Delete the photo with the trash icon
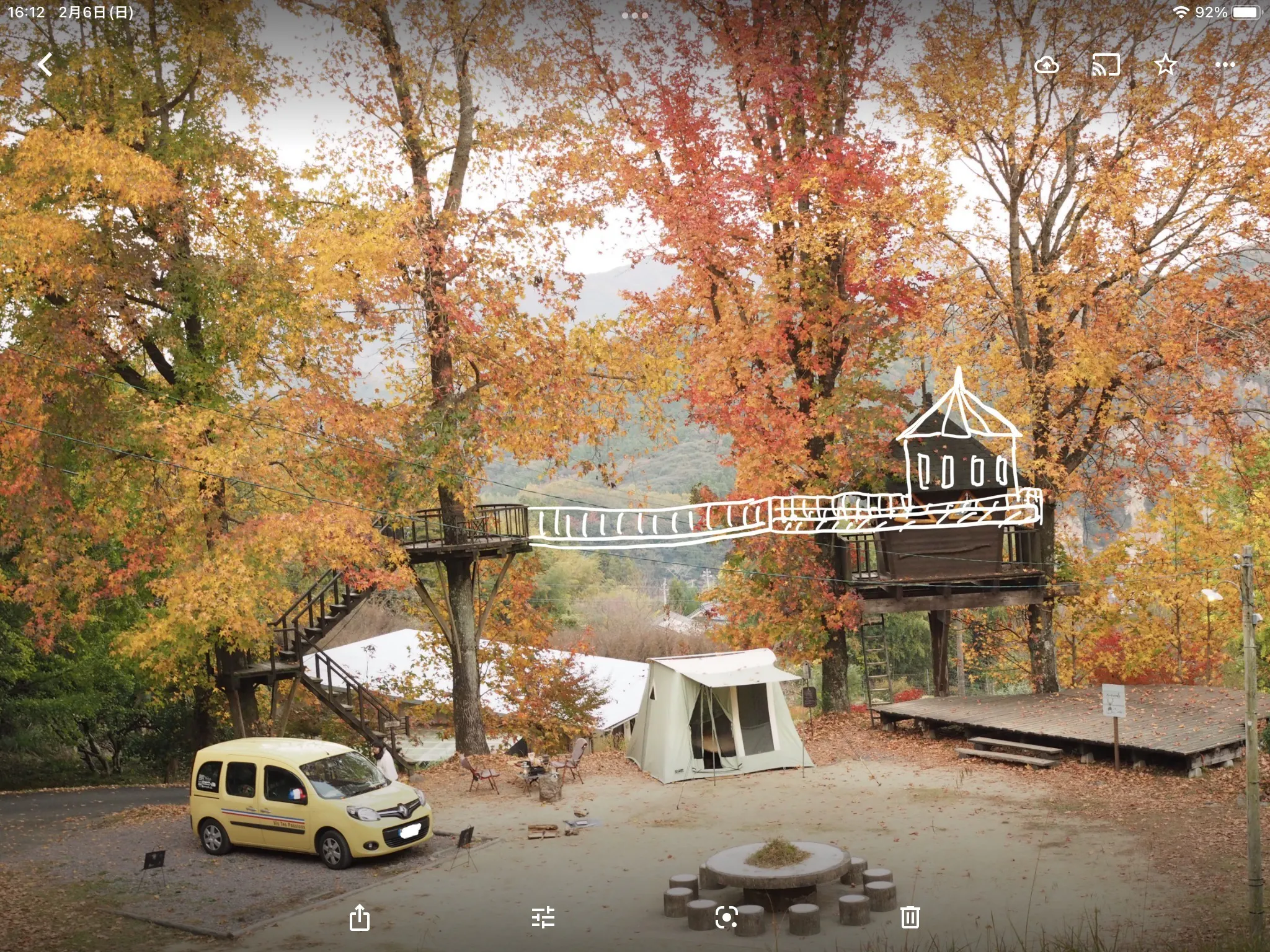This screenshot has height=952, width=1270. coord(910,917)
